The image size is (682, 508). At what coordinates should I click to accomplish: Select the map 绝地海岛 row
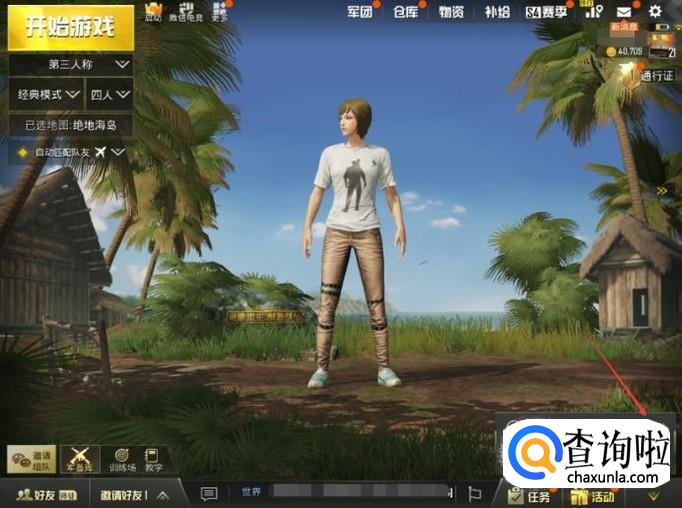tap(72, 126)
